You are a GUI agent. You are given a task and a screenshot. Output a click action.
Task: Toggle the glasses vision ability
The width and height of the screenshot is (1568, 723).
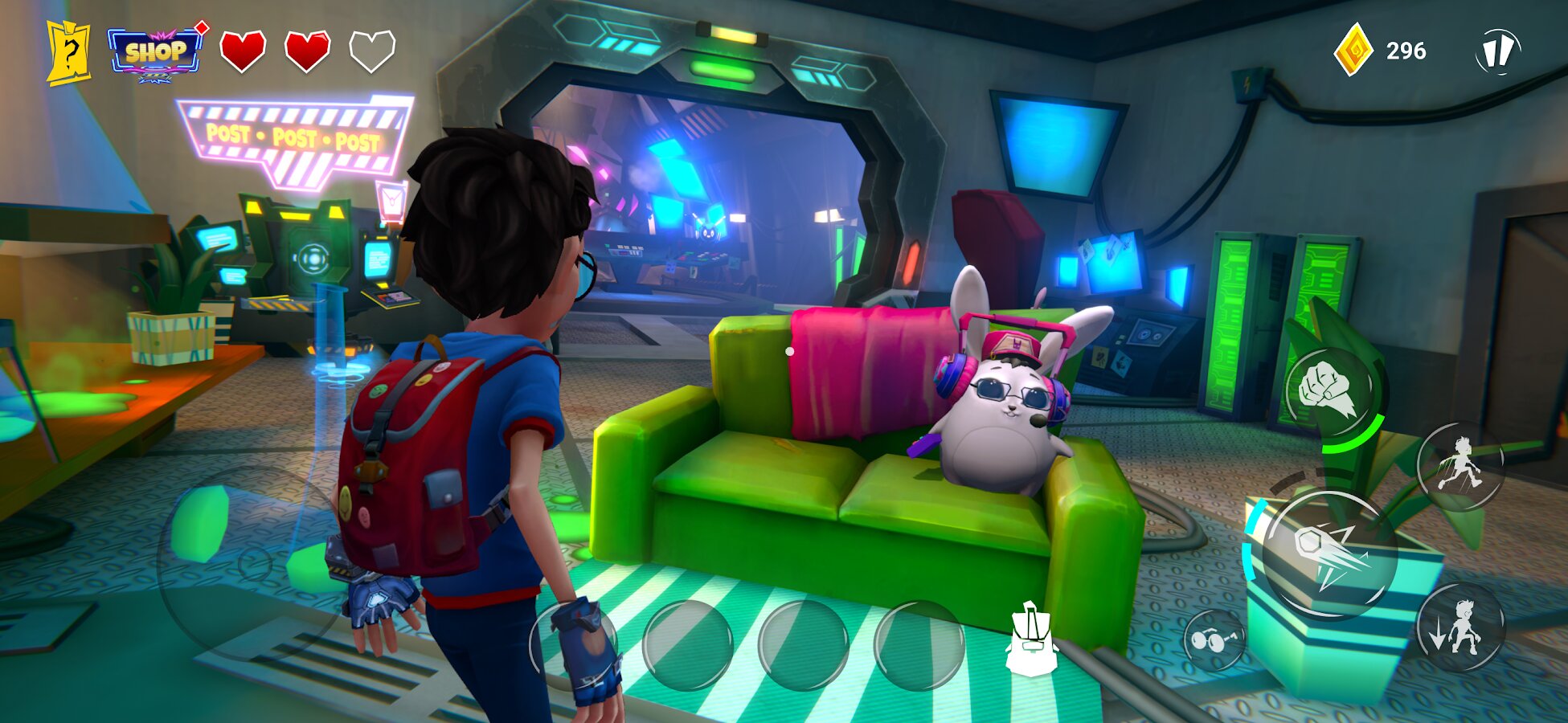pos(1214,640)
